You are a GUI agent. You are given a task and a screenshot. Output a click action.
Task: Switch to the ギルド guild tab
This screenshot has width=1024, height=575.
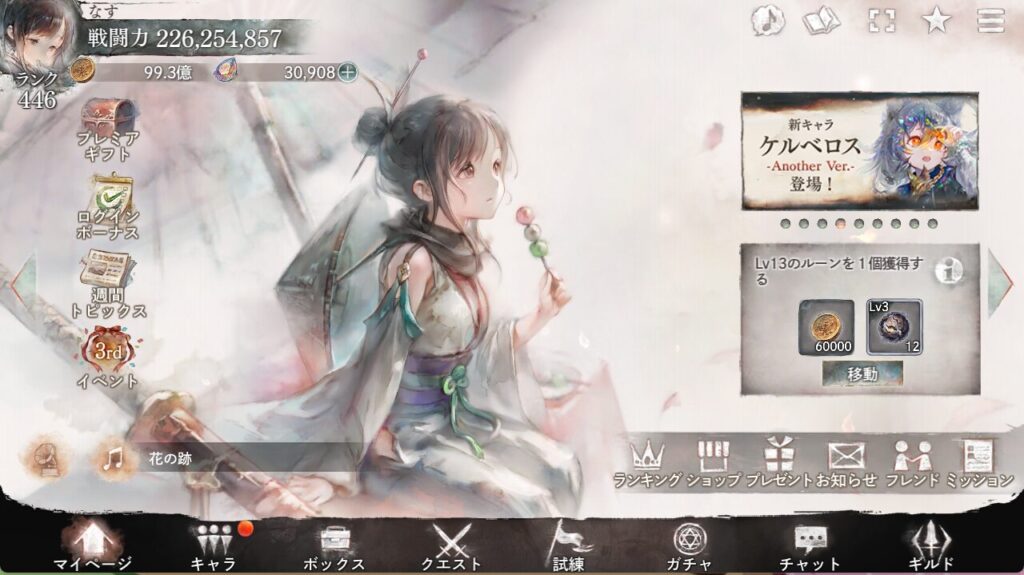[932, 545]
